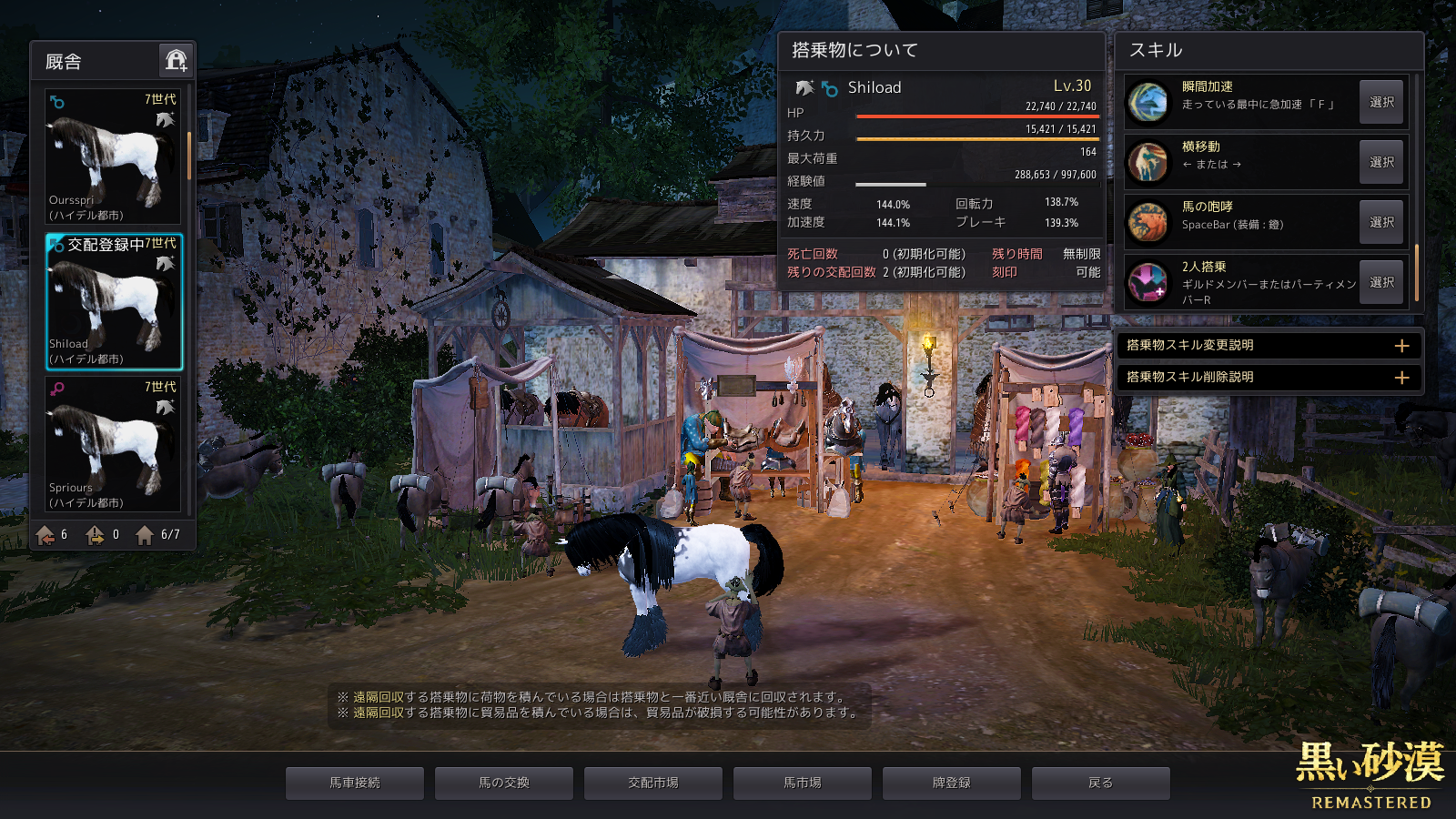Select the Oursspri horse in stable list
This screenshot has height=819, width=1456.
[x=114, y=157]
